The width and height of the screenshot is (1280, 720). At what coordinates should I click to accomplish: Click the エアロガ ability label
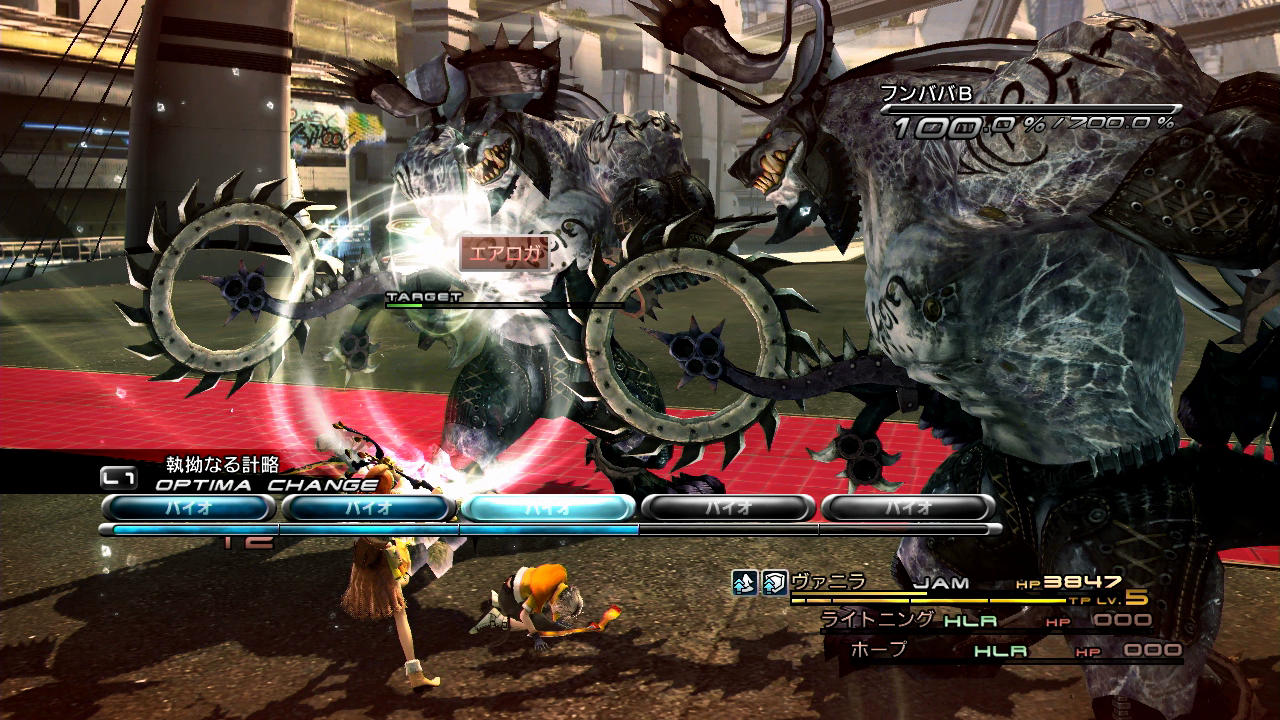[506, 254]
